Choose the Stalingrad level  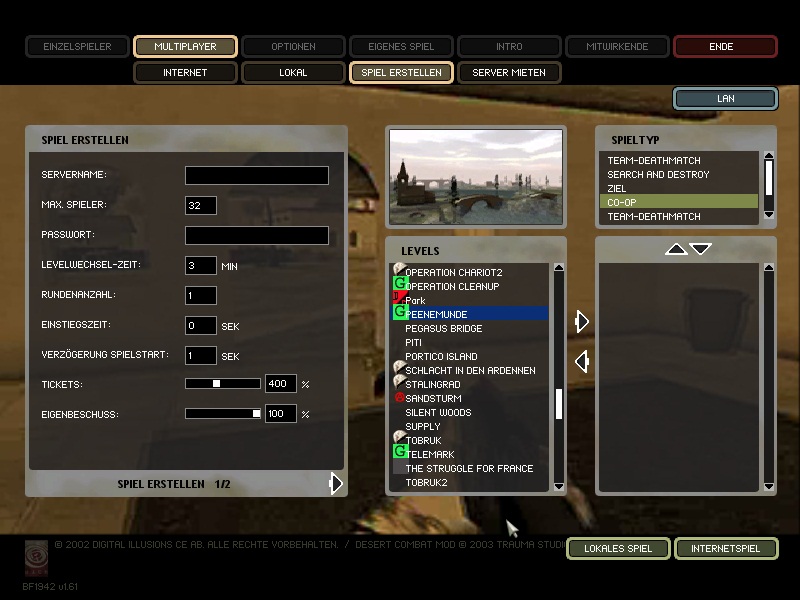pyautogui.click(x=433, y=384)
